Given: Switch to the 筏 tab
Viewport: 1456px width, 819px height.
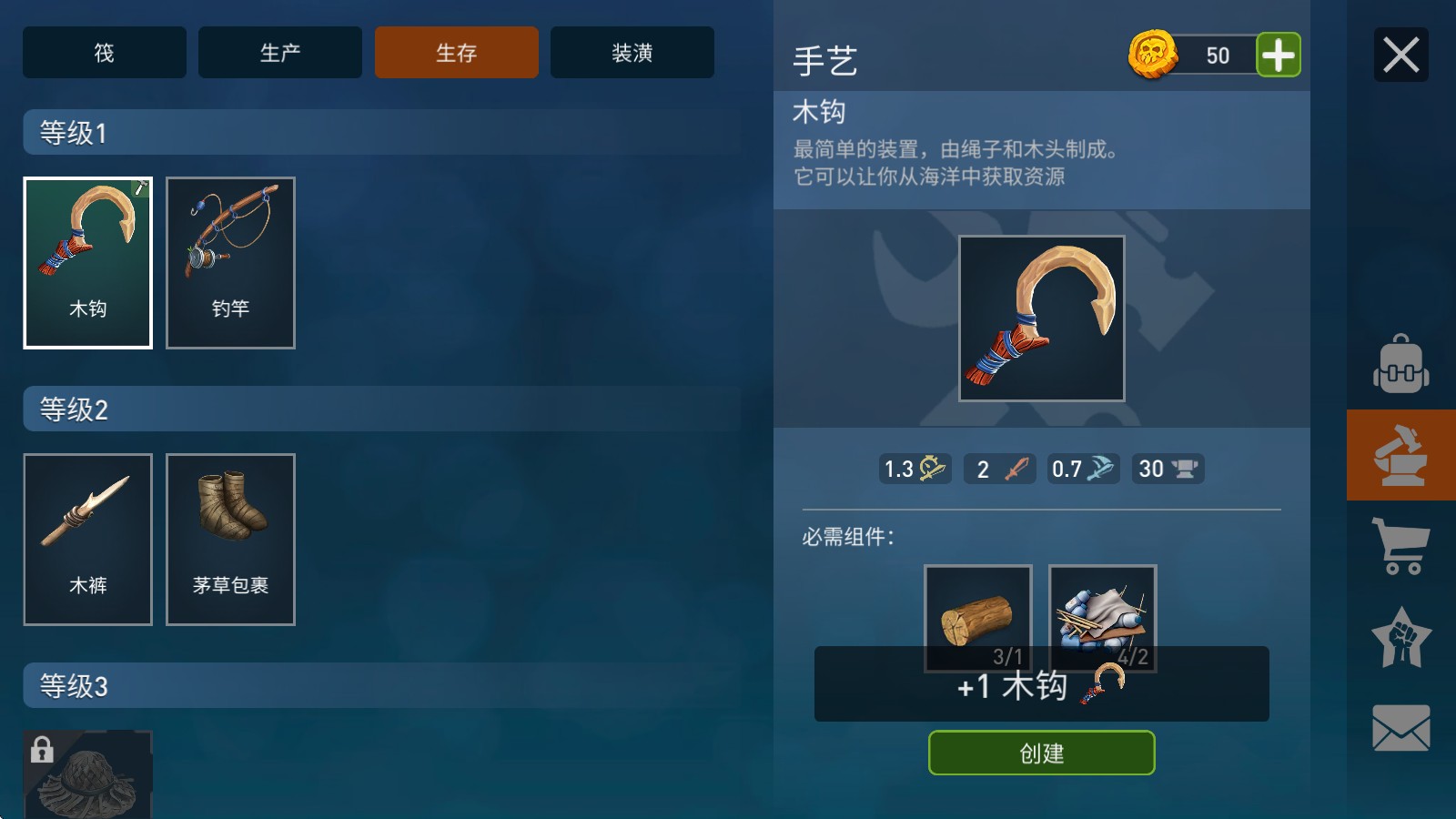Looking at the screenshot, I should 104,53.
